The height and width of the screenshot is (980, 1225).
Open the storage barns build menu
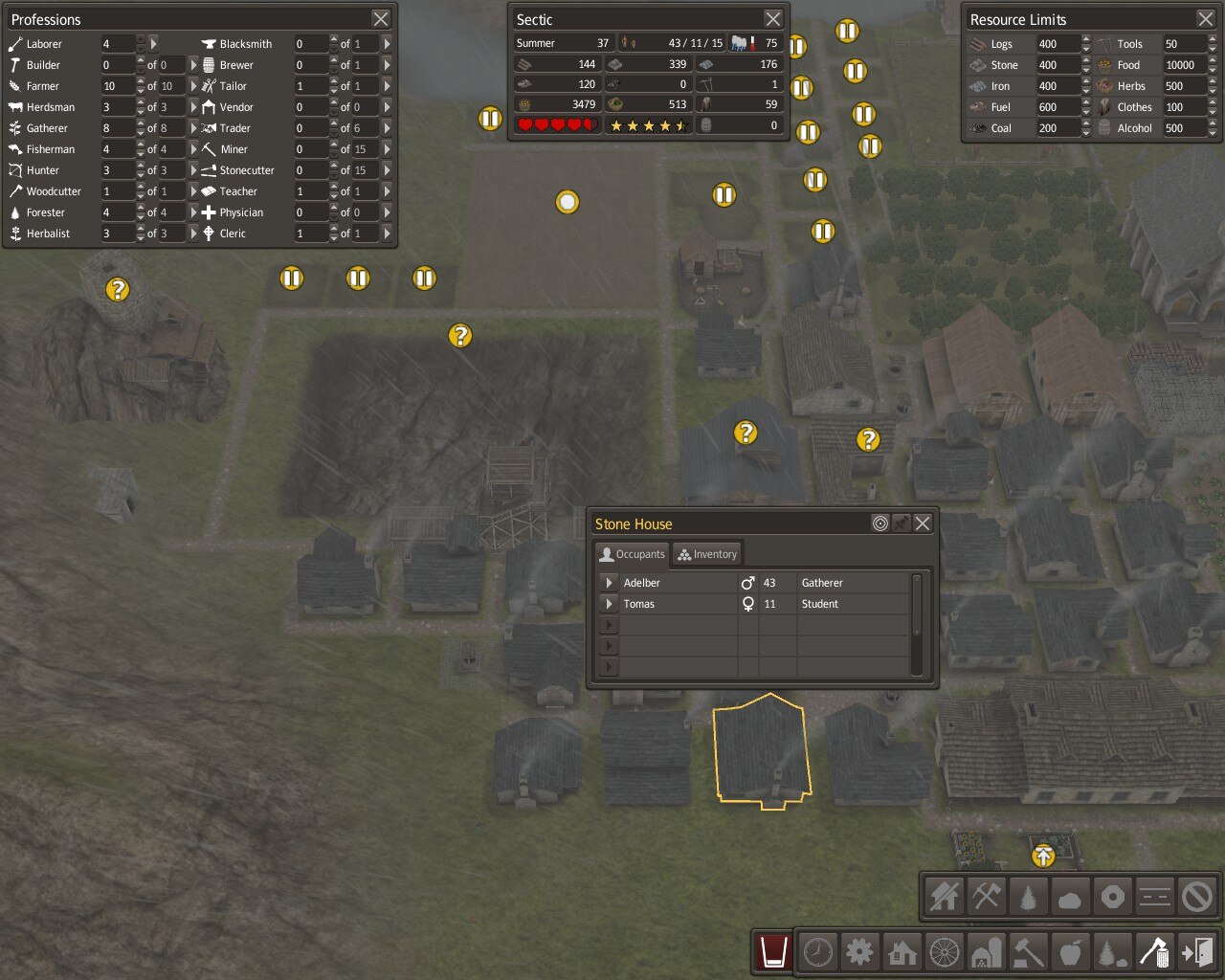[x=987, y=952]
